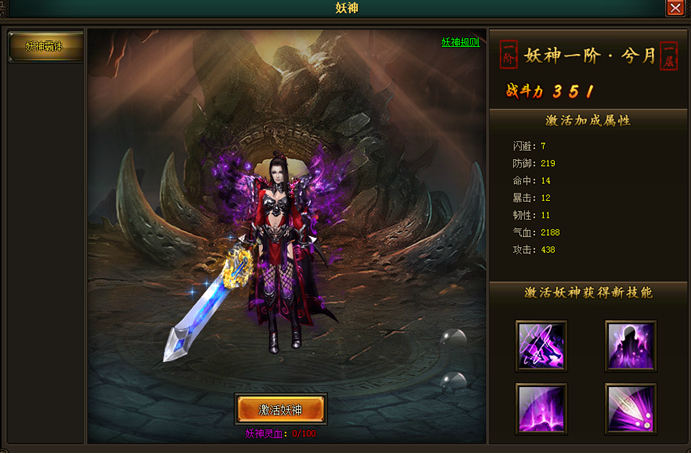Select the 妖神 tab on the left
This screenshot has height=454, width=691.
pos(44,46)
